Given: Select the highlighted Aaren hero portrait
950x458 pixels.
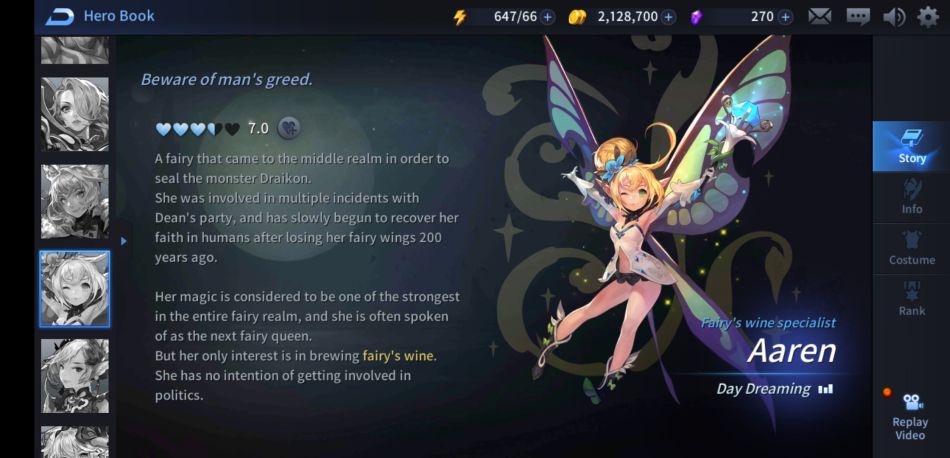Looking at the screenshot, I should (75, 289).
